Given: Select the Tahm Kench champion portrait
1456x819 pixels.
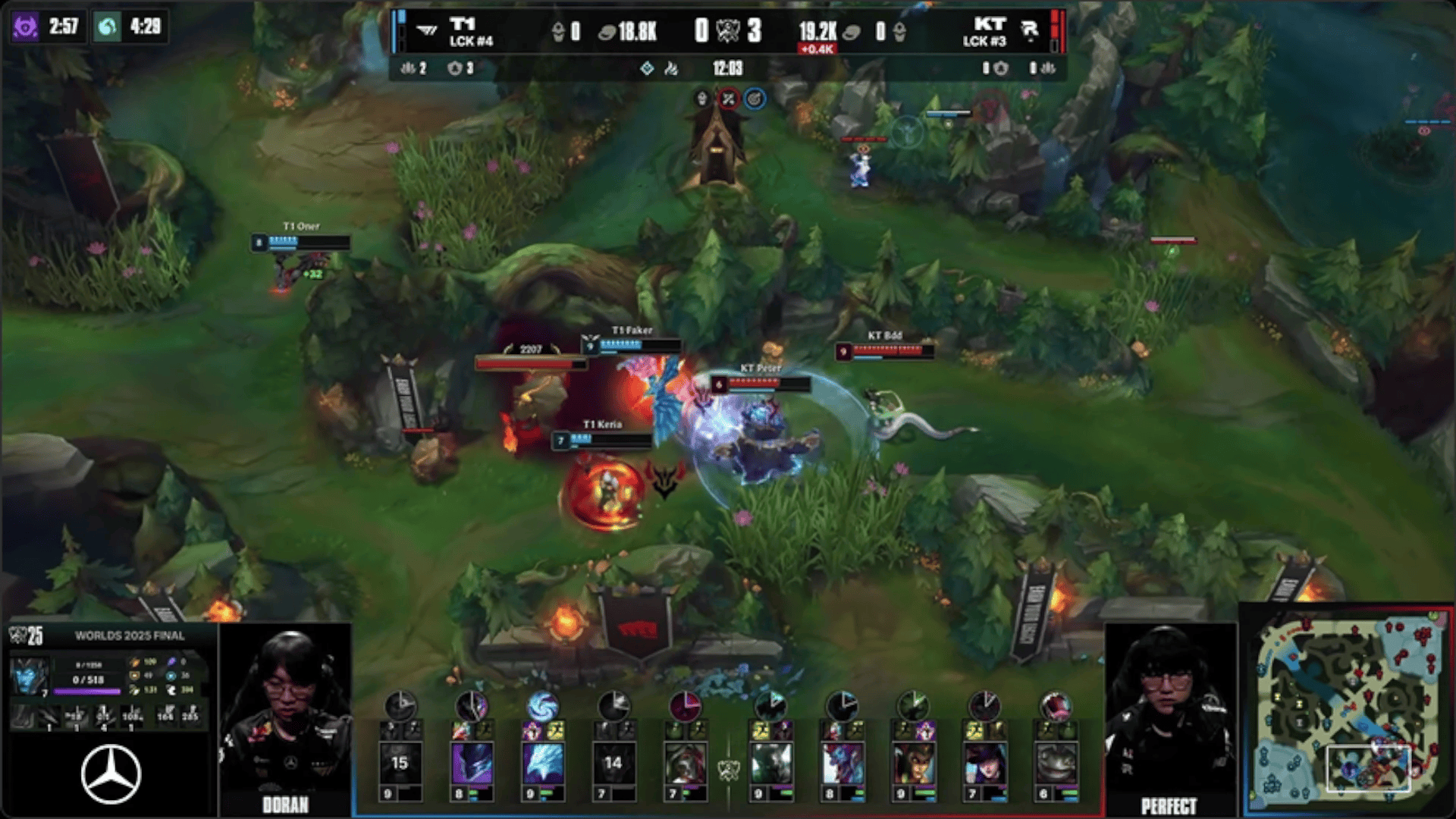Looking at the screenshot, I should click(x=1055, y=762).
